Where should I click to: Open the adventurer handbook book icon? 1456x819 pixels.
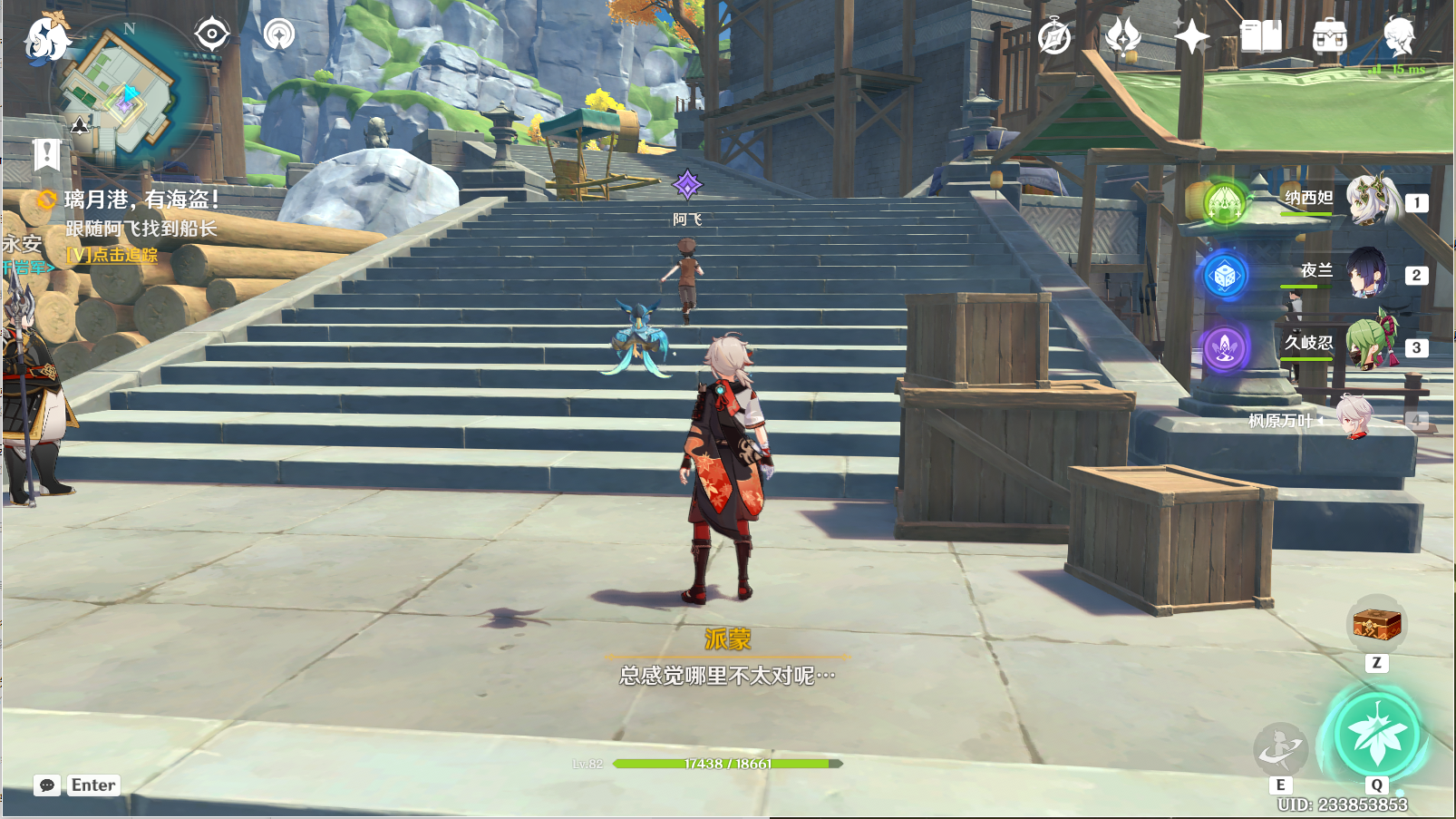coord(1260,37)
